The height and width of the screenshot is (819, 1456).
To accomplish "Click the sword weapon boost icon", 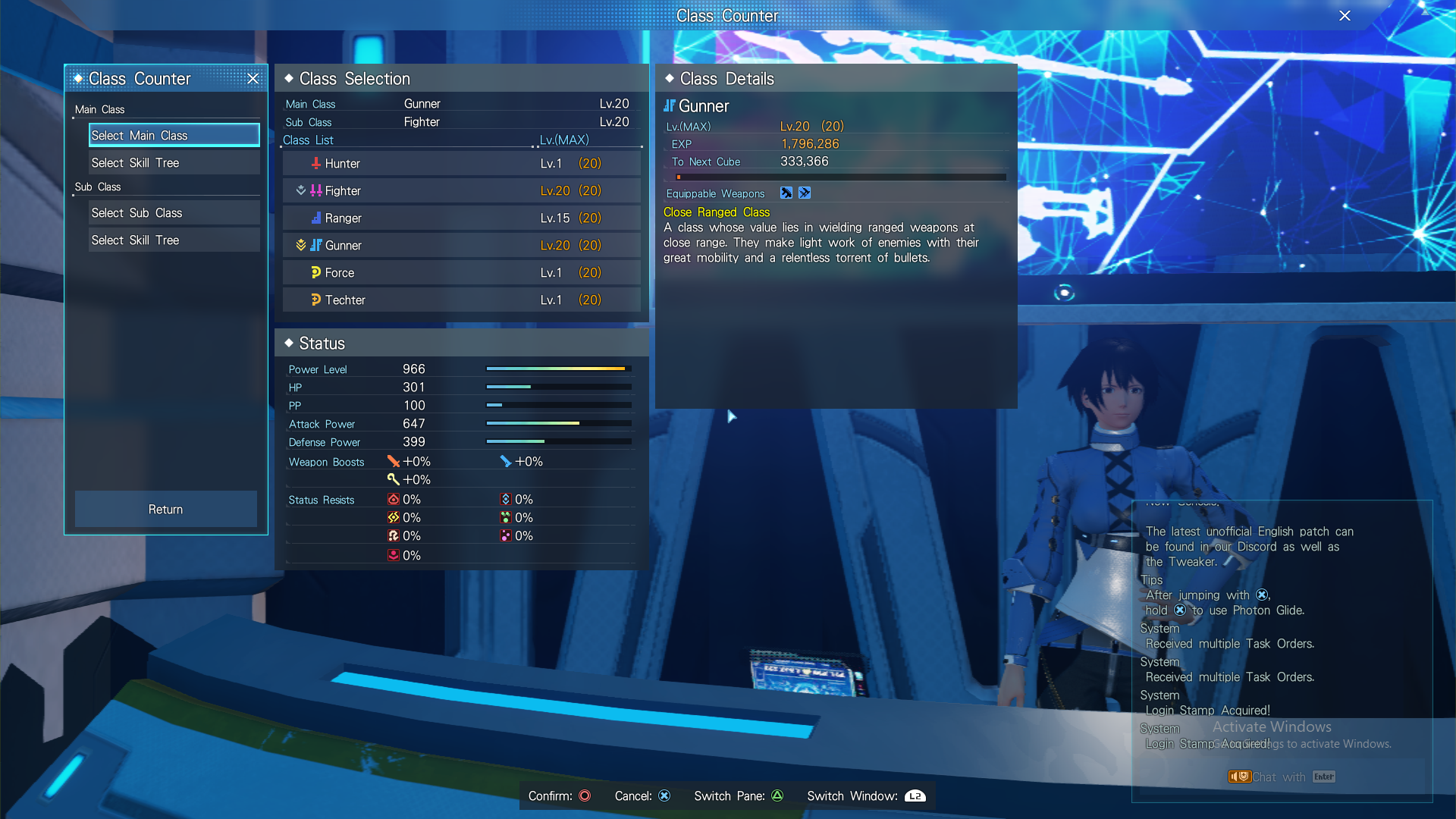I will point(394,461).
